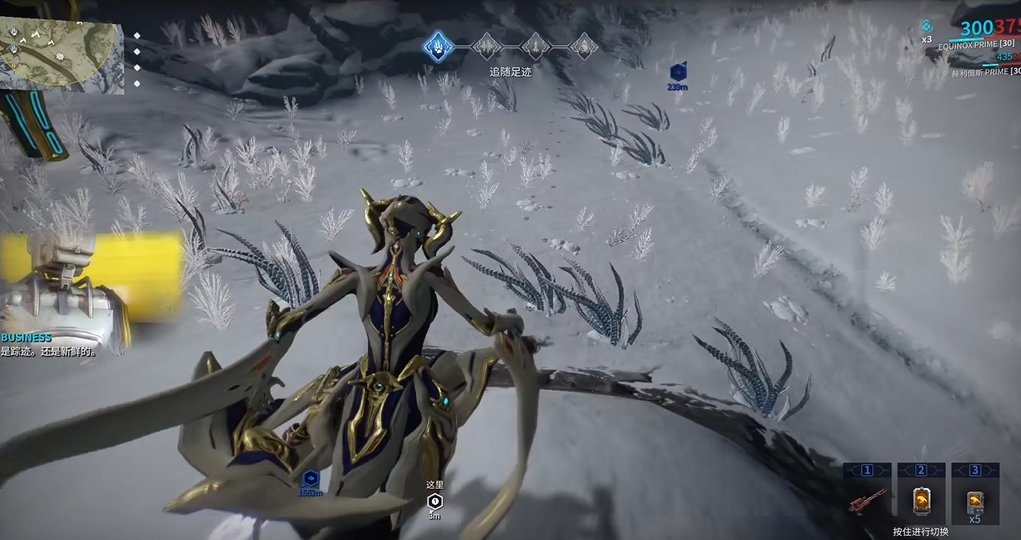The height and width of the screenshot is (540, 1021).
Task: Click the blue waypoint marker reading 239m
Action: pyautogui.click(x=678, y=72)
